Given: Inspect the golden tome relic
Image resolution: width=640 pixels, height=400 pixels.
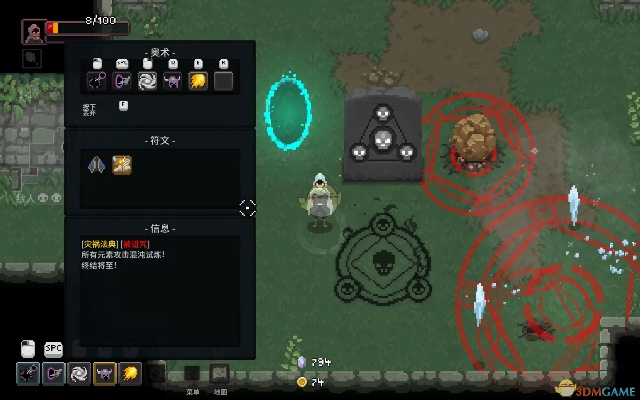Looking at the screenshot, I should pos(122,165).
